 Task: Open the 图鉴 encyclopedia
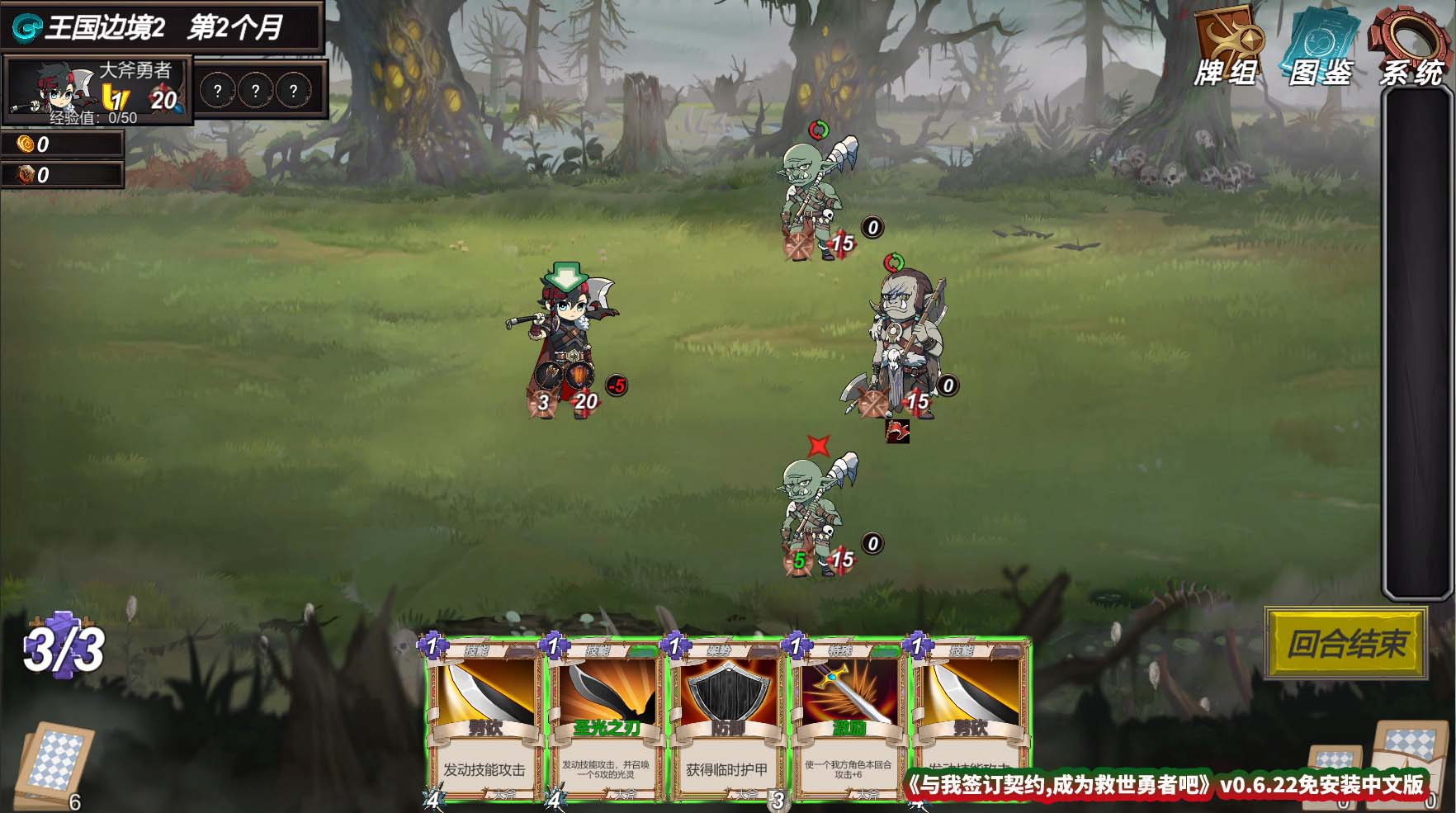pos(1321,47)
